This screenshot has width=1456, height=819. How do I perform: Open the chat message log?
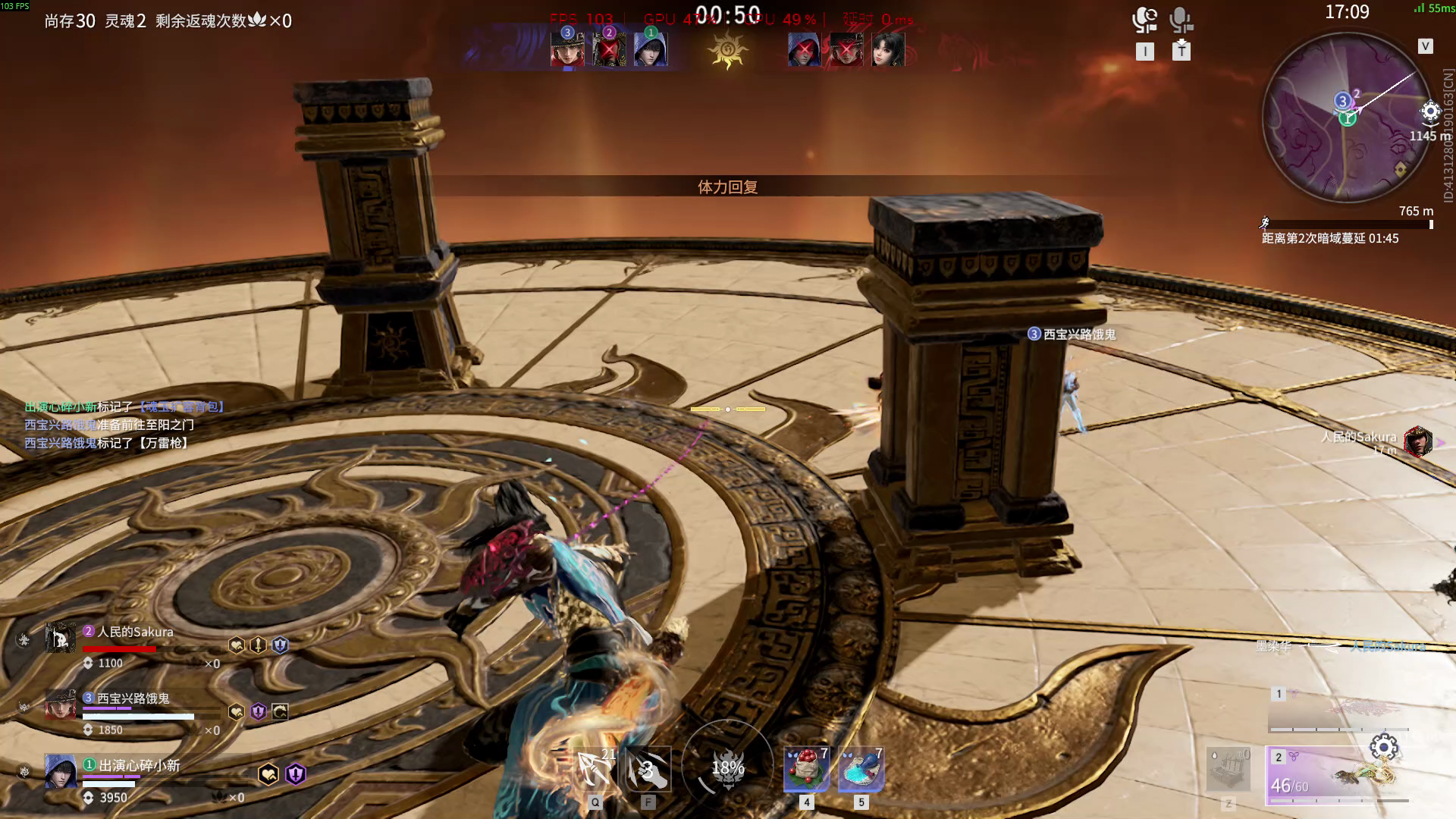[121, 425]
